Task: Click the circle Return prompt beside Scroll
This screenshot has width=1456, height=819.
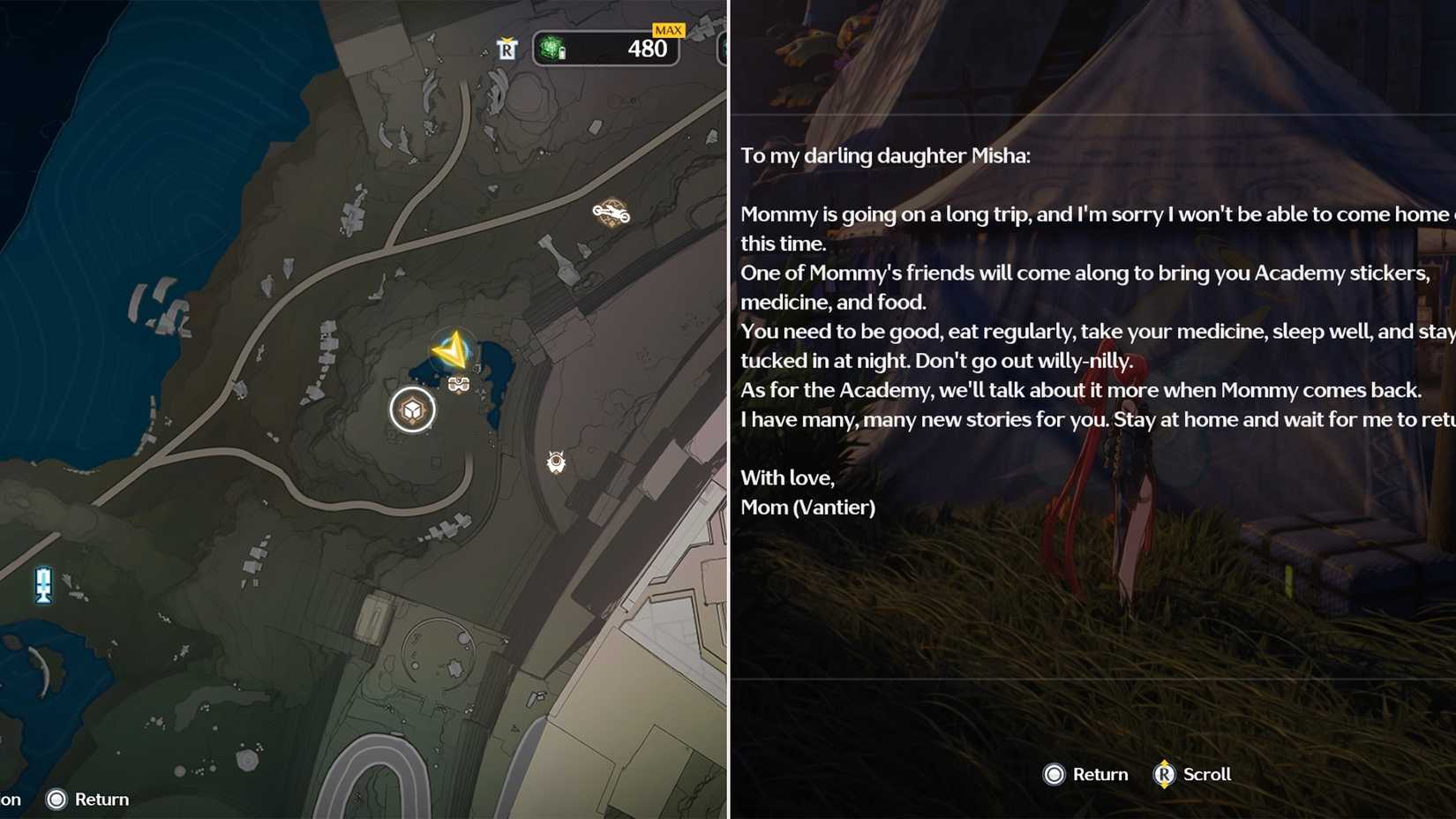Action: pos(1054,774)
